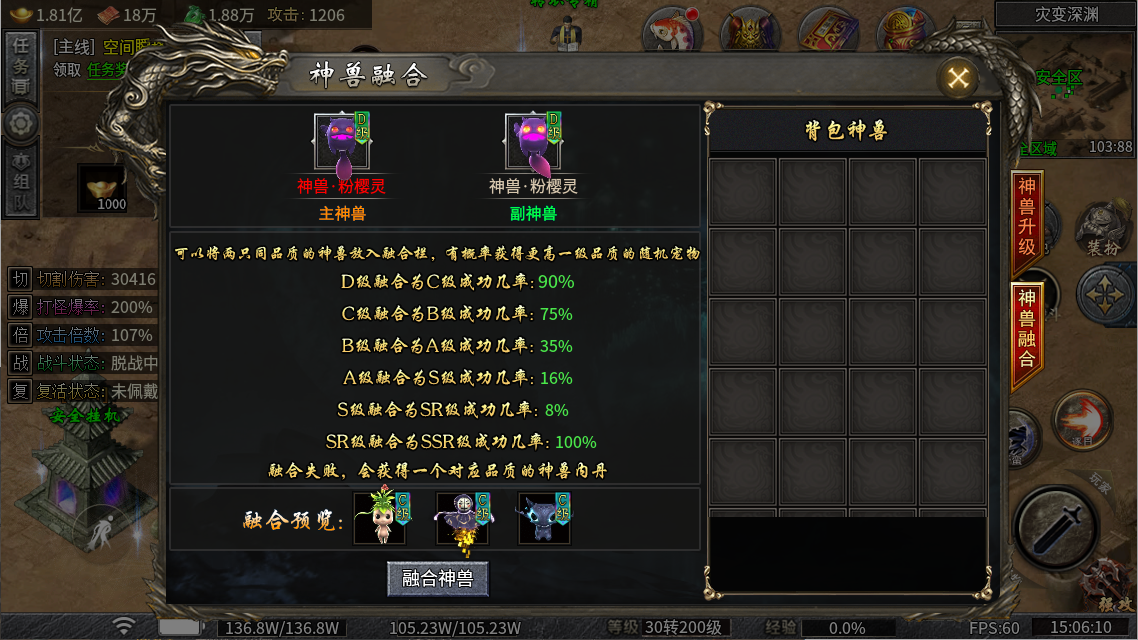
Task: Open the 切割伤害 stat row
Action: [84, 279]
